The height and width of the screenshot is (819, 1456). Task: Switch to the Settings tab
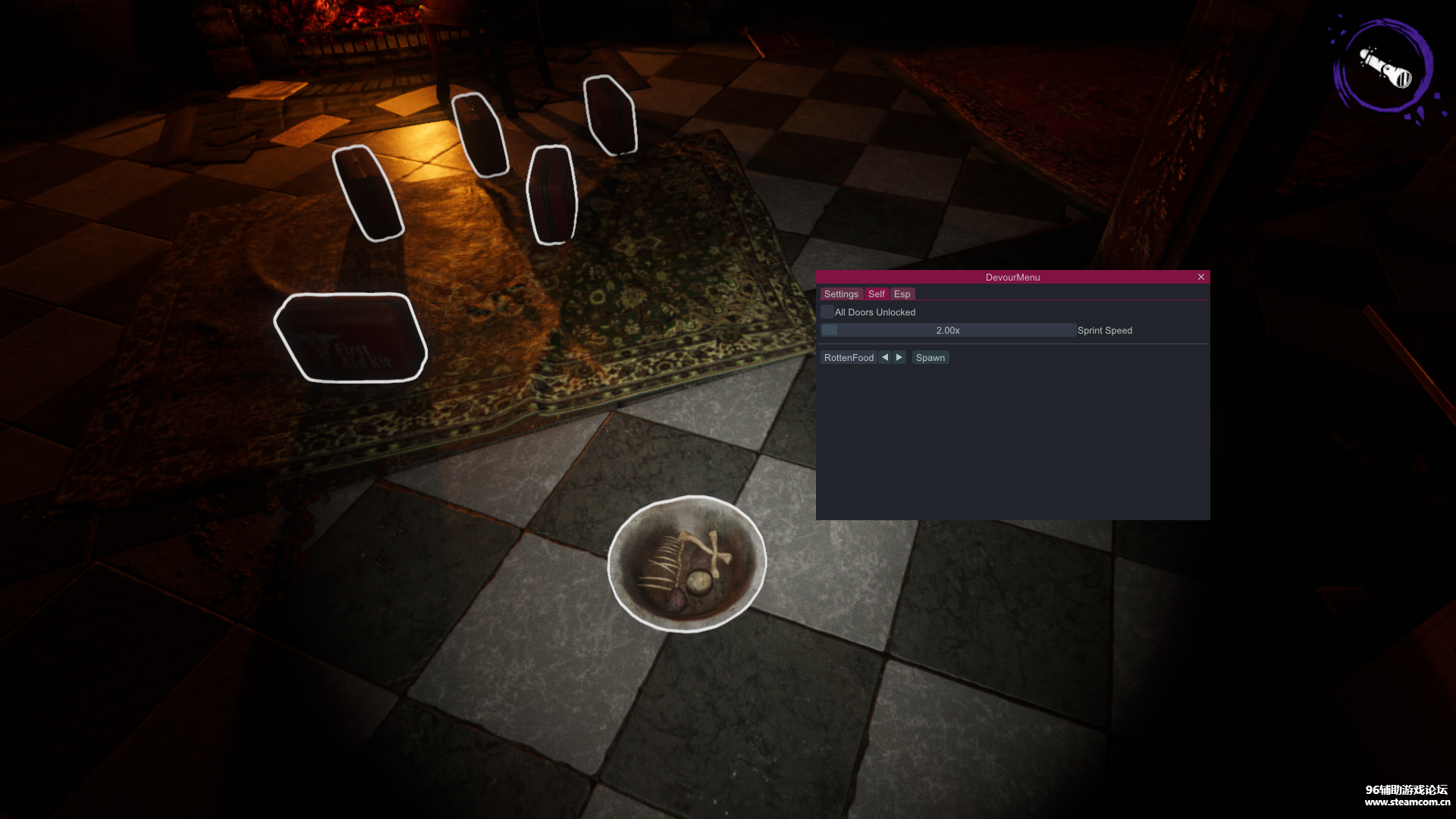point(841,294)
